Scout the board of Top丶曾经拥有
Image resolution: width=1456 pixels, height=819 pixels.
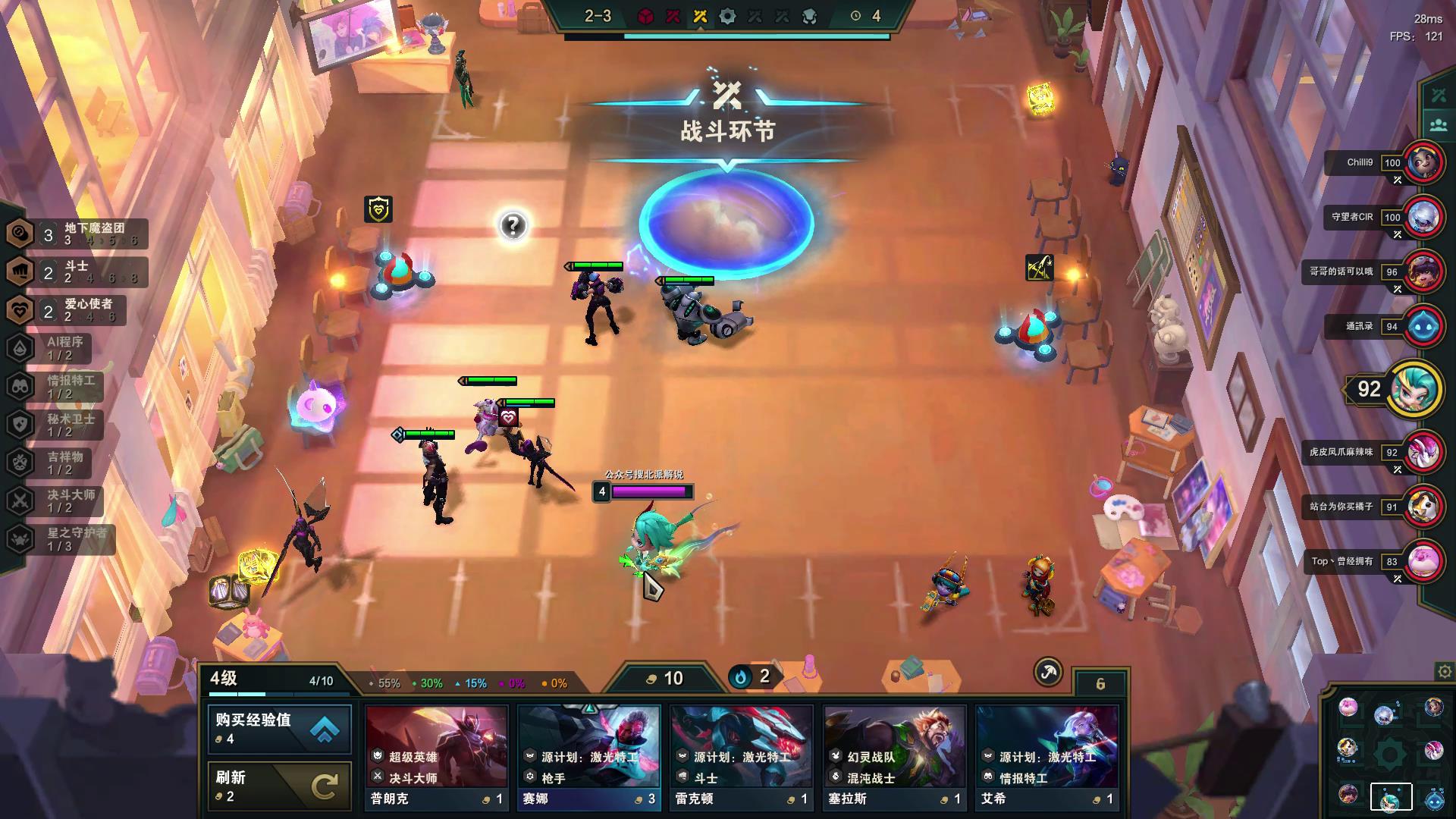(1423, 562)
